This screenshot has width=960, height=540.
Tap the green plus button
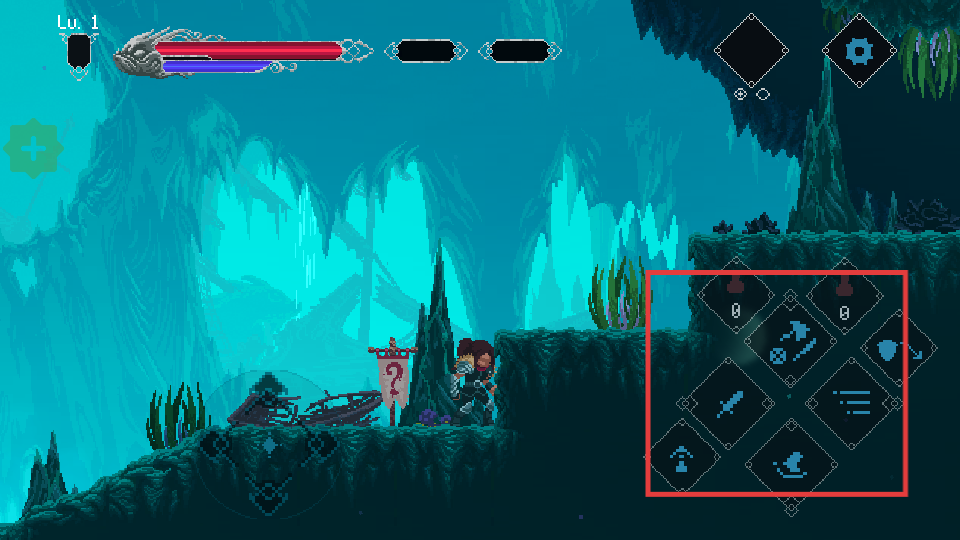click(x=34, y=150)
